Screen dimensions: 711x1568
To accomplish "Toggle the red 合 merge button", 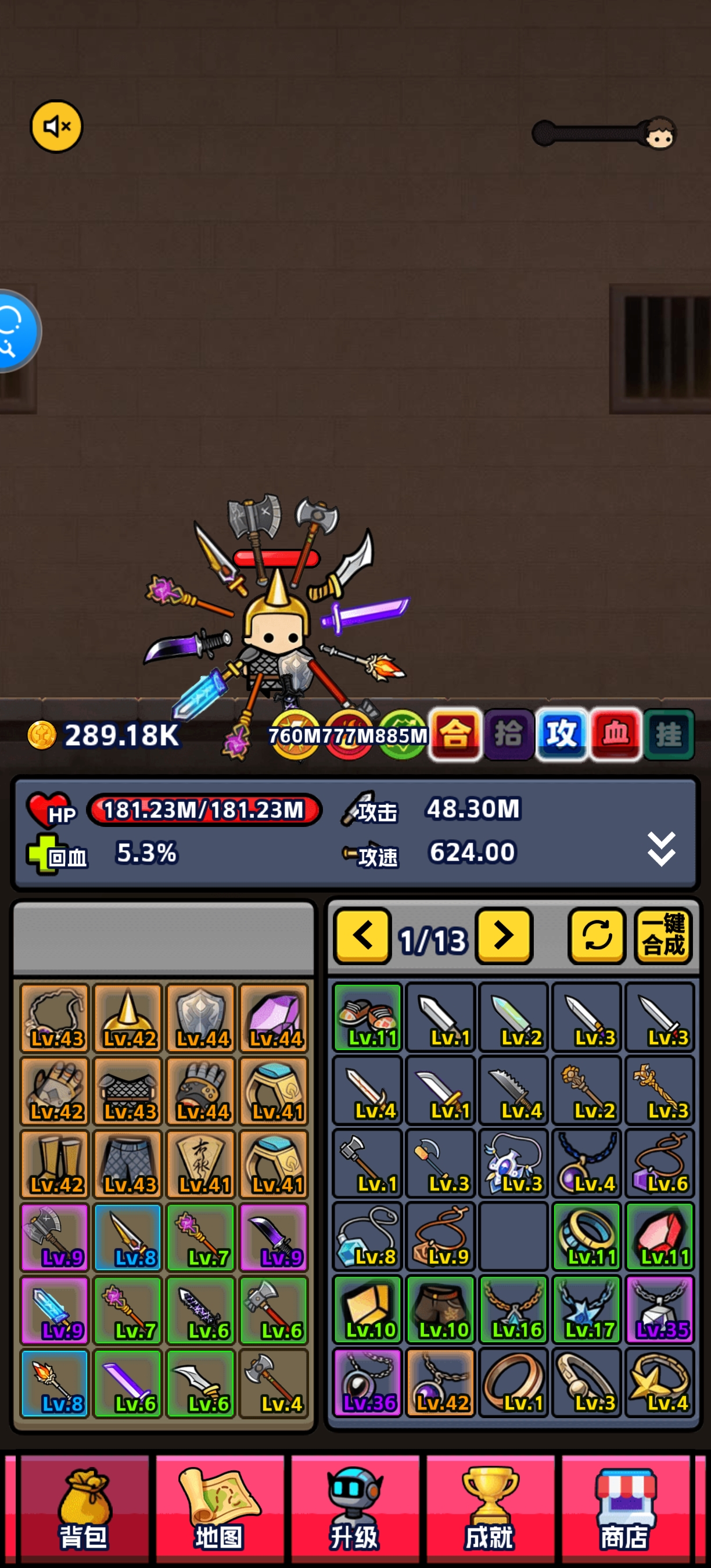I will [455, 734].
